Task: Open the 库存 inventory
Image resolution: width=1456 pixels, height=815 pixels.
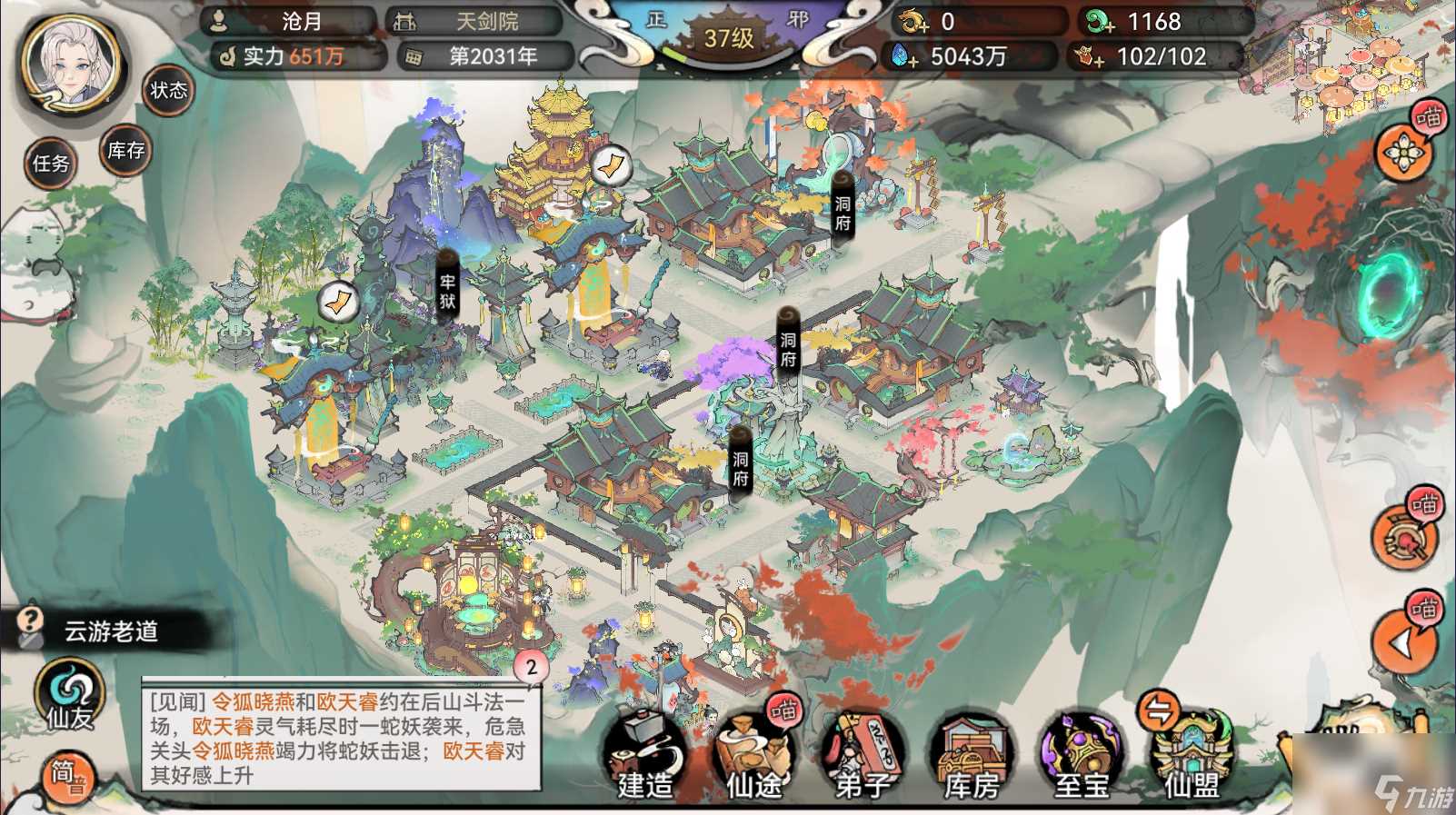Action: 125,151
